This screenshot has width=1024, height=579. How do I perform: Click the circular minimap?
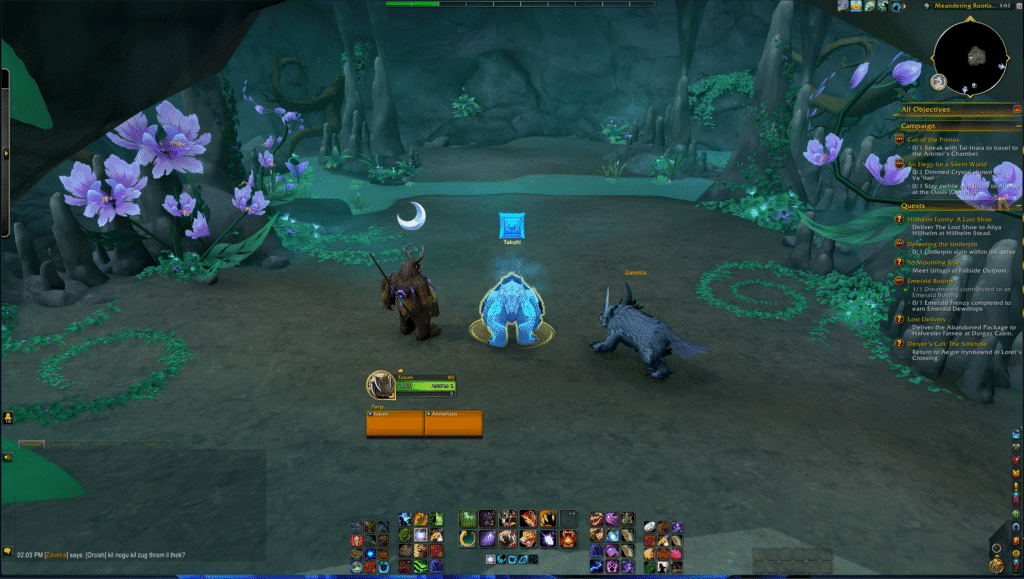click(x=971, y=54)
